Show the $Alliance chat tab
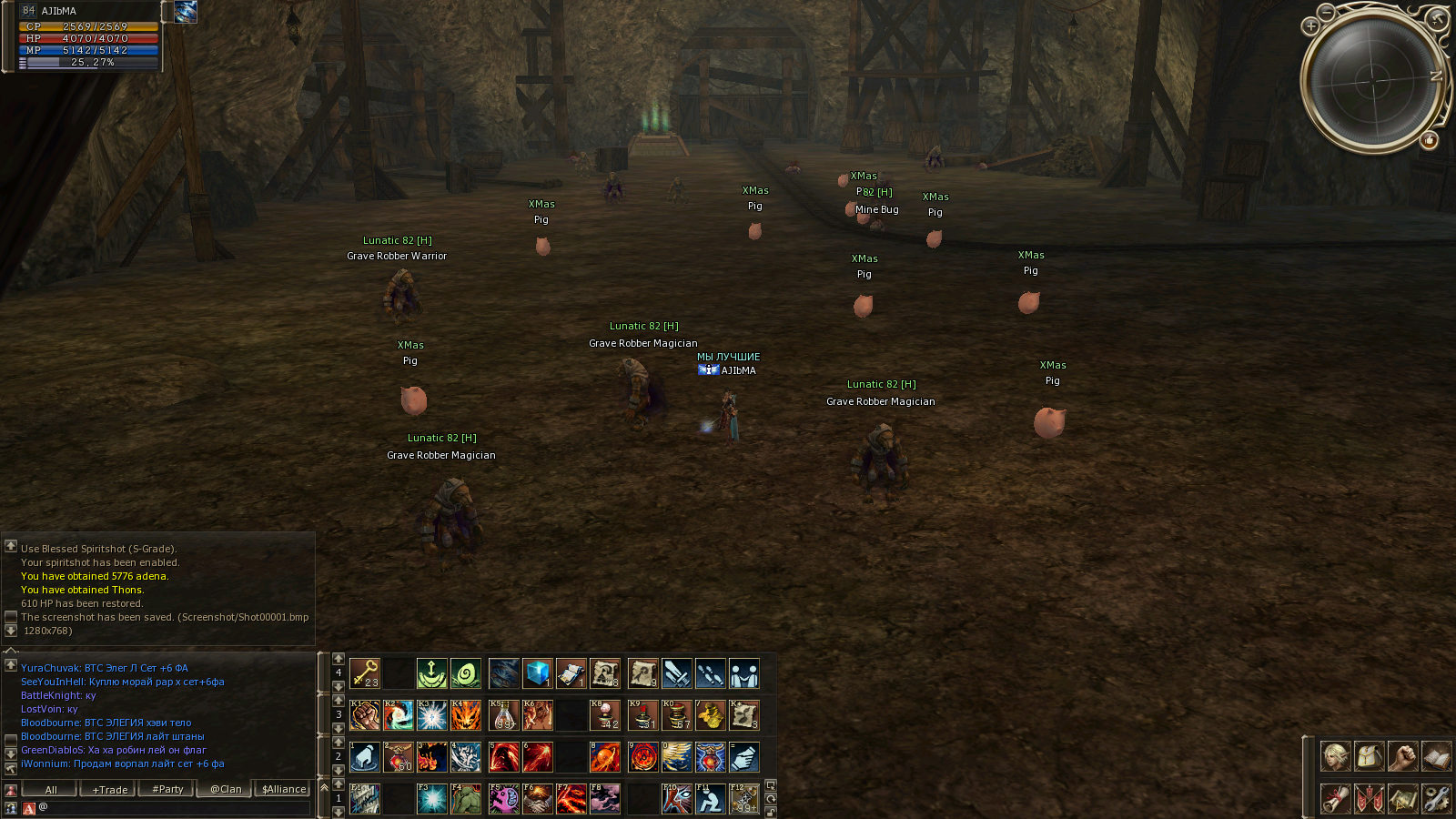 tap(284, 789)
